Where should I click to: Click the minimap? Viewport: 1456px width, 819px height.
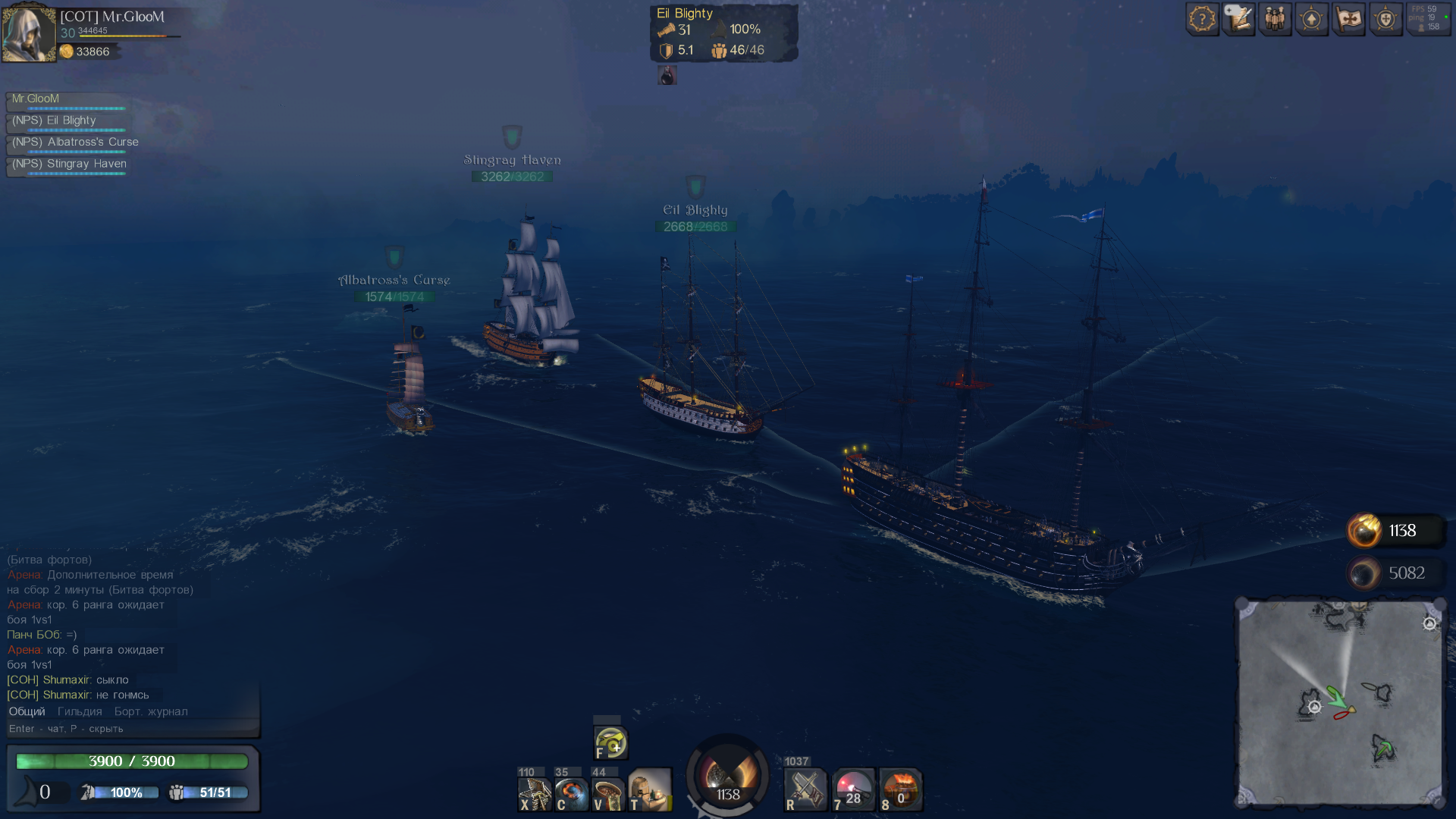tap(1340, 703)
